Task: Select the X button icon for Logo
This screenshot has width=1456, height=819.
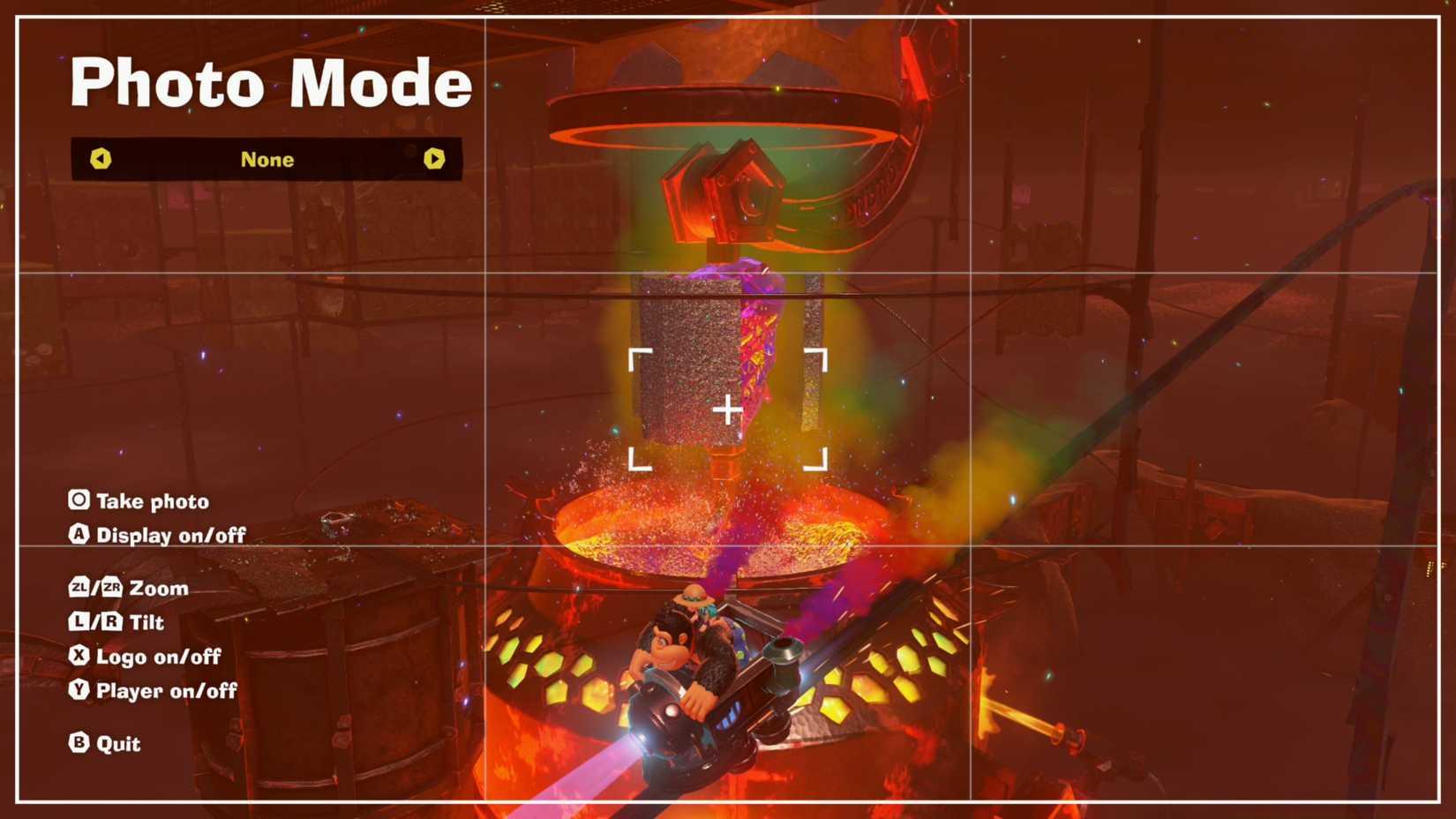Action: coord(79,657)
